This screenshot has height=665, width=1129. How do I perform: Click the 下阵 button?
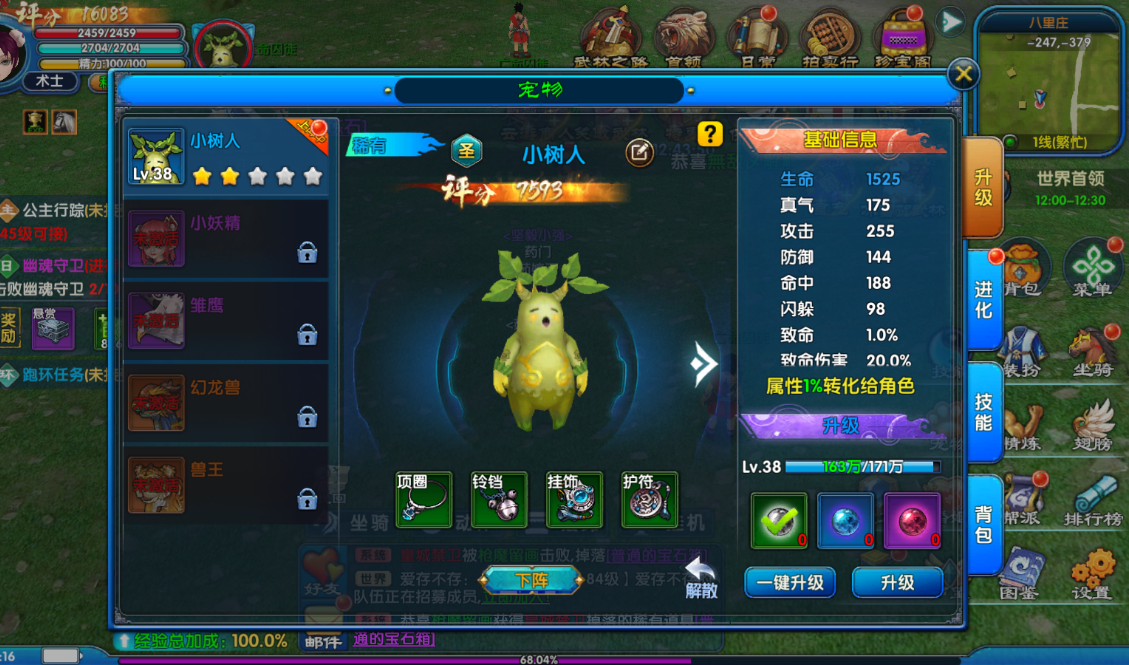[x=531, y=580]
